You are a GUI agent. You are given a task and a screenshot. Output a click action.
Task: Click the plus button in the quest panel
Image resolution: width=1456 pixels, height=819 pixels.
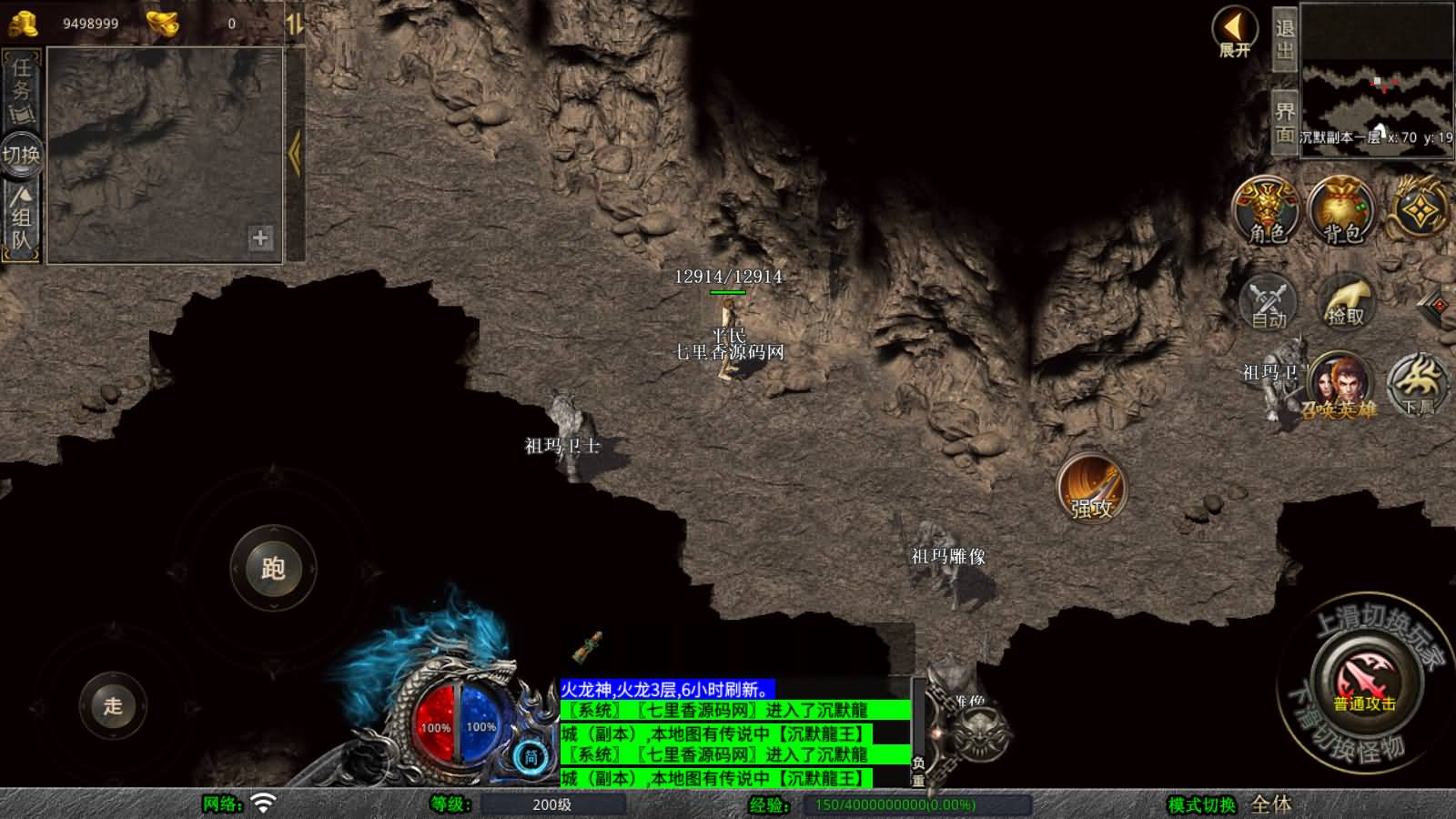click(260, 238)
